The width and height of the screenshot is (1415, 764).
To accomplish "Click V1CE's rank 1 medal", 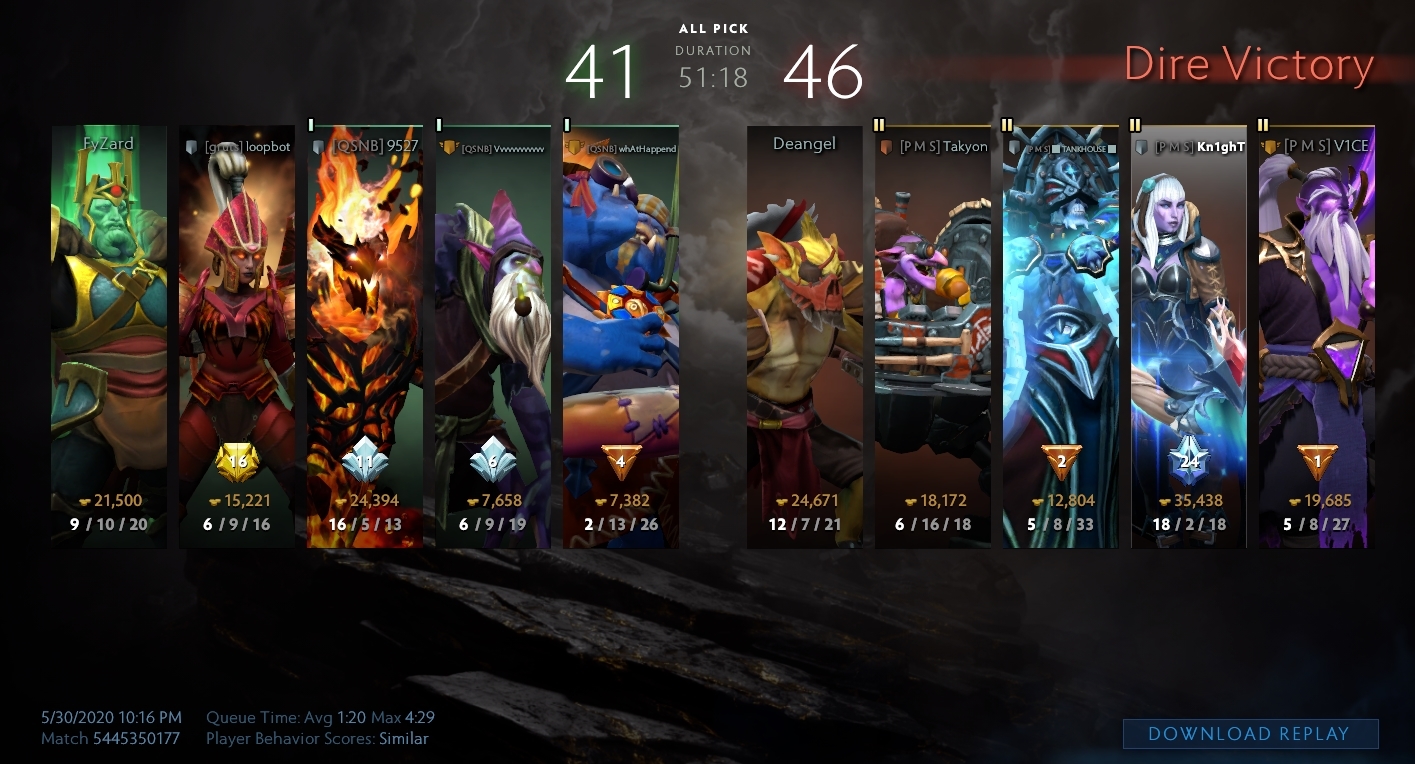I will click(x=1317, y=462).
